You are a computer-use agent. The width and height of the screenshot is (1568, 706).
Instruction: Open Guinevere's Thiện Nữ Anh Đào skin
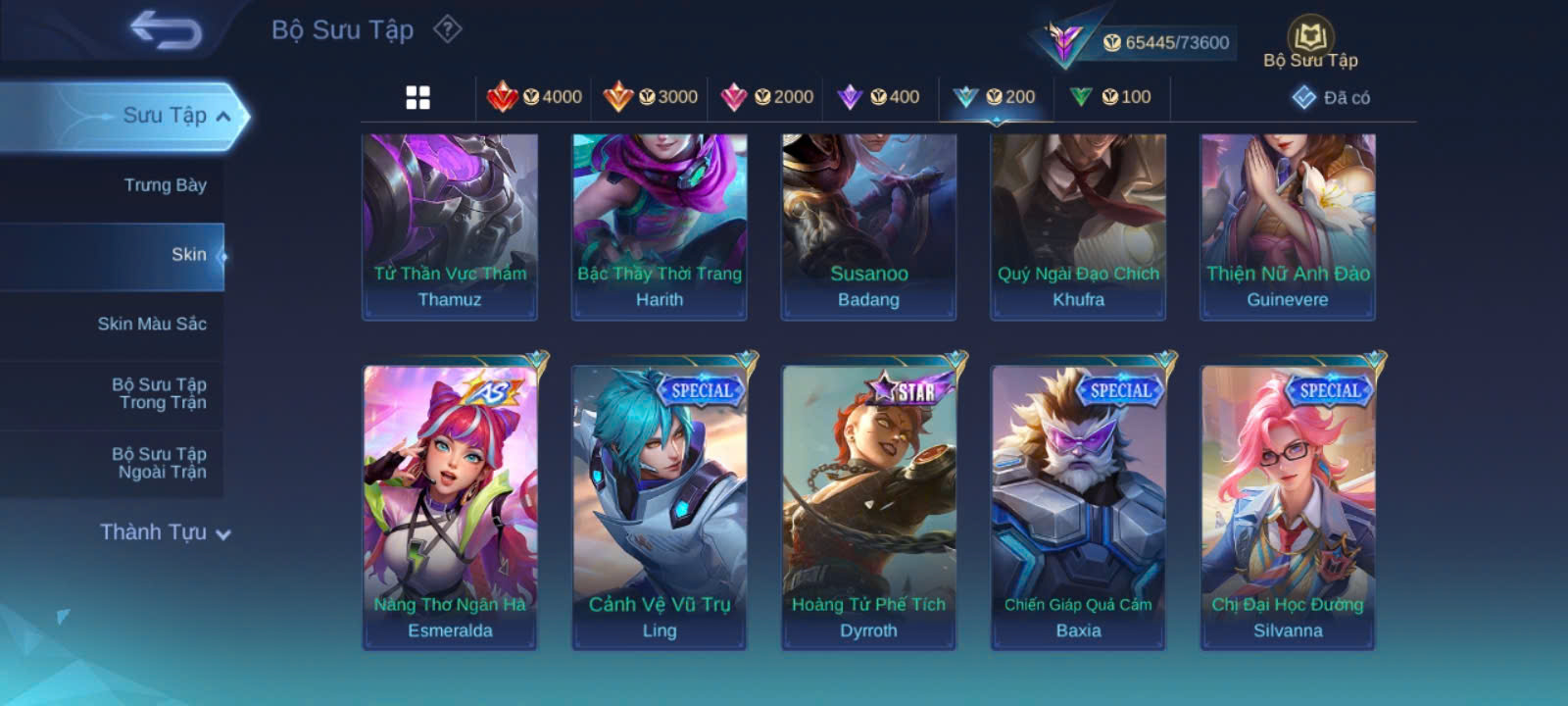tap(1288, 226)
